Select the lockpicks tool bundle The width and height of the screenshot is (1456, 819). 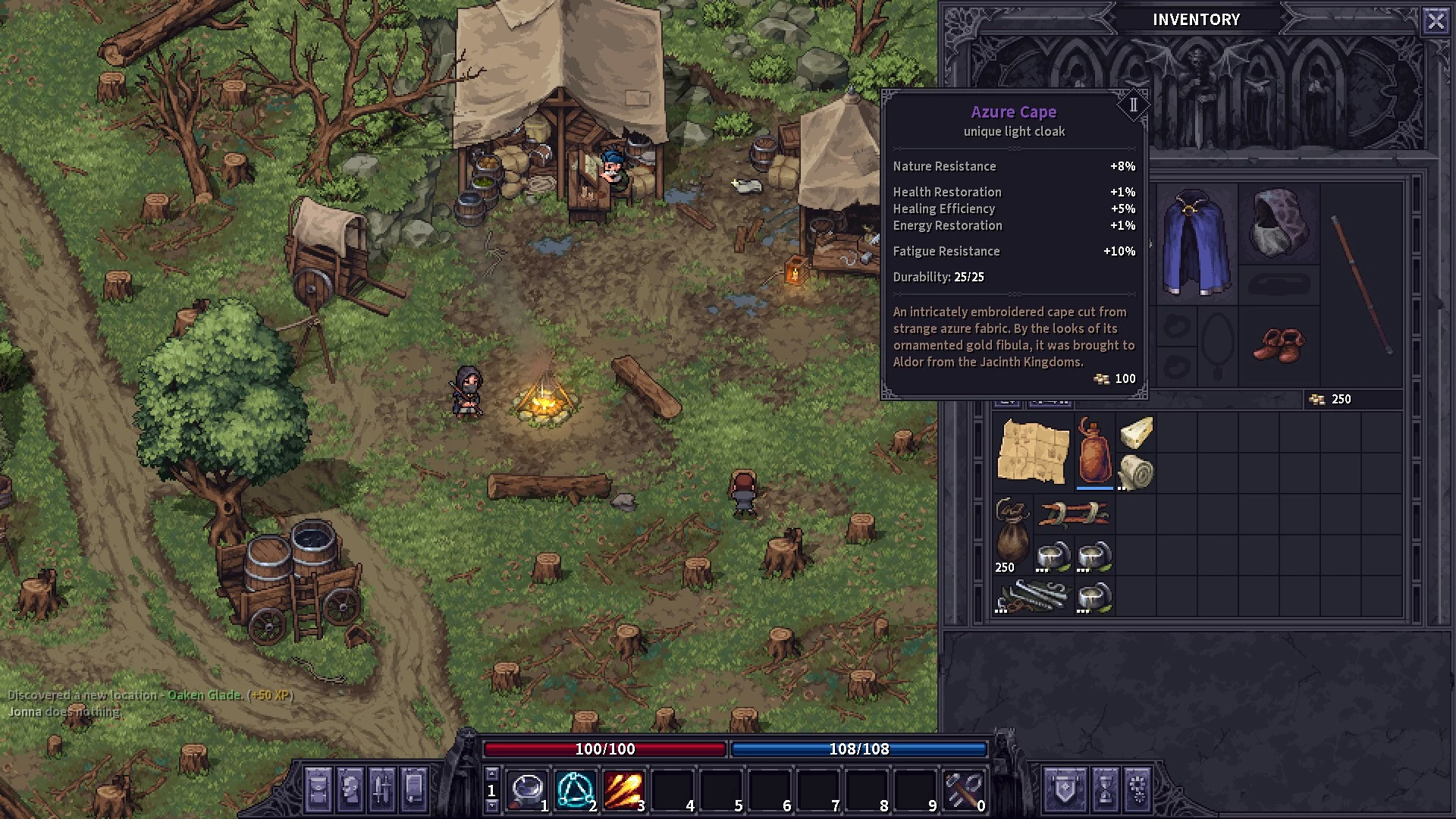point(1033,596)
